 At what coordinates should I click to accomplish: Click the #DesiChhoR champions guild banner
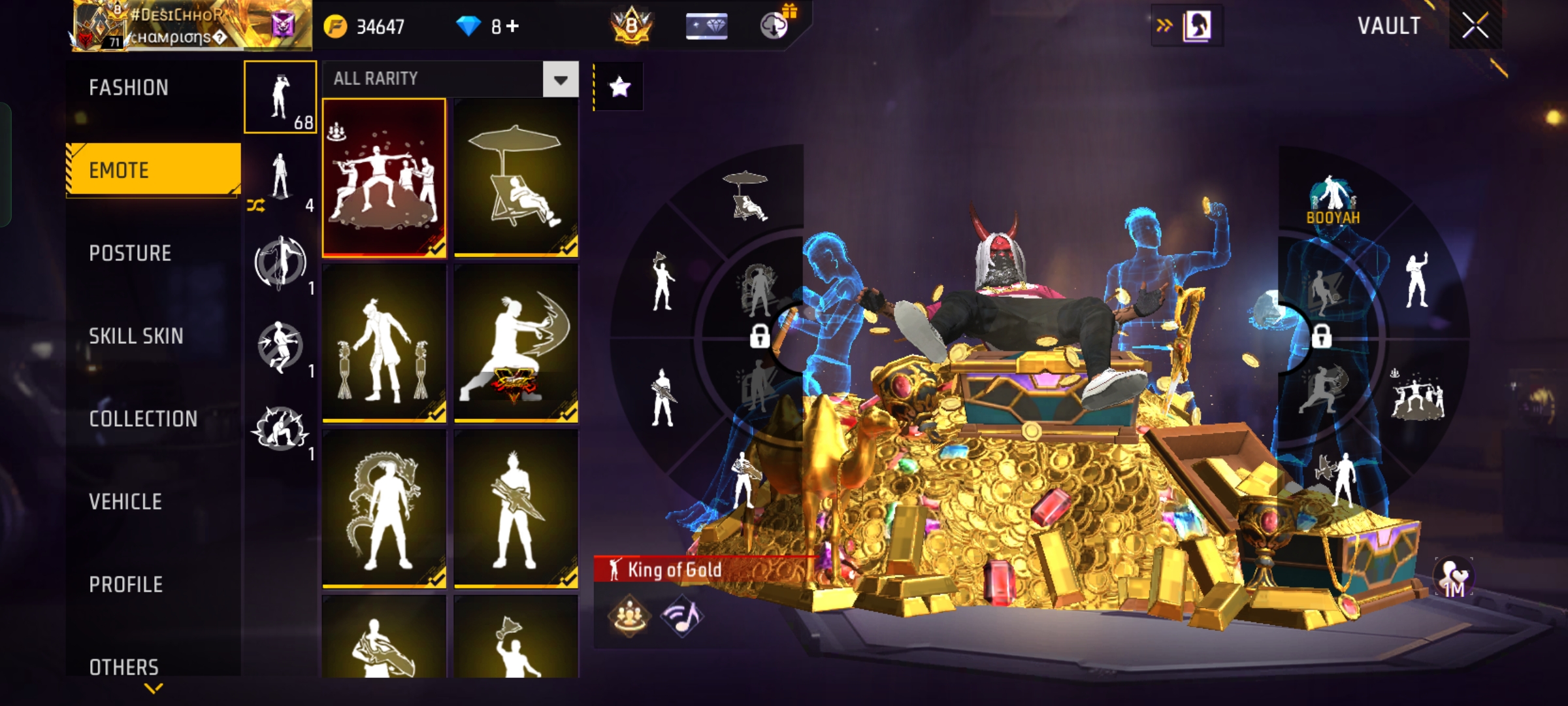pos(183,26)
